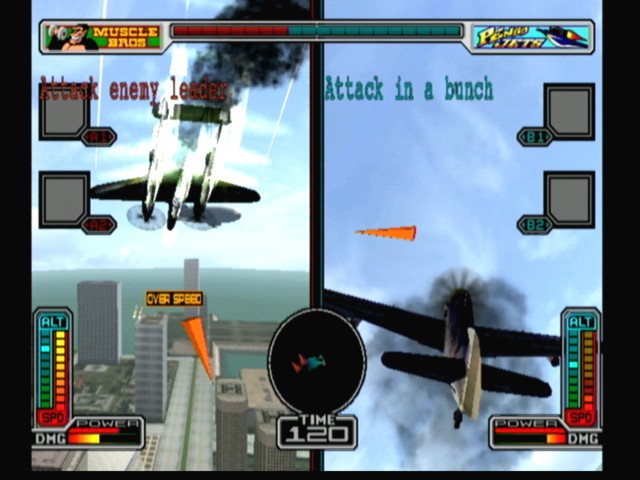This screenshot has width=640, height=480.
Task: Select the Pengy Jets team badge
Action: (531, 37)
